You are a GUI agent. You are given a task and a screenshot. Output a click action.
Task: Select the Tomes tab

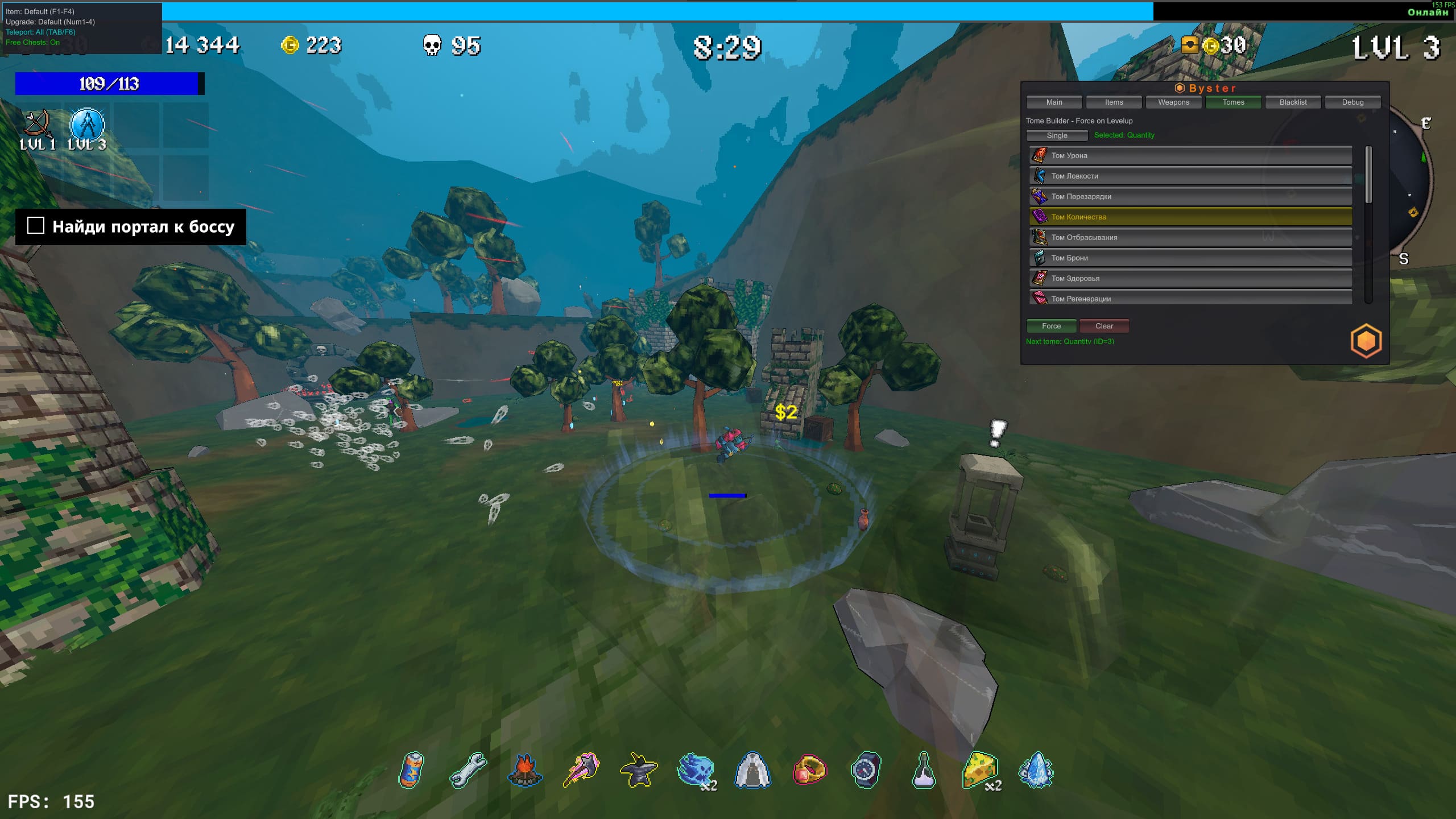1233,102
